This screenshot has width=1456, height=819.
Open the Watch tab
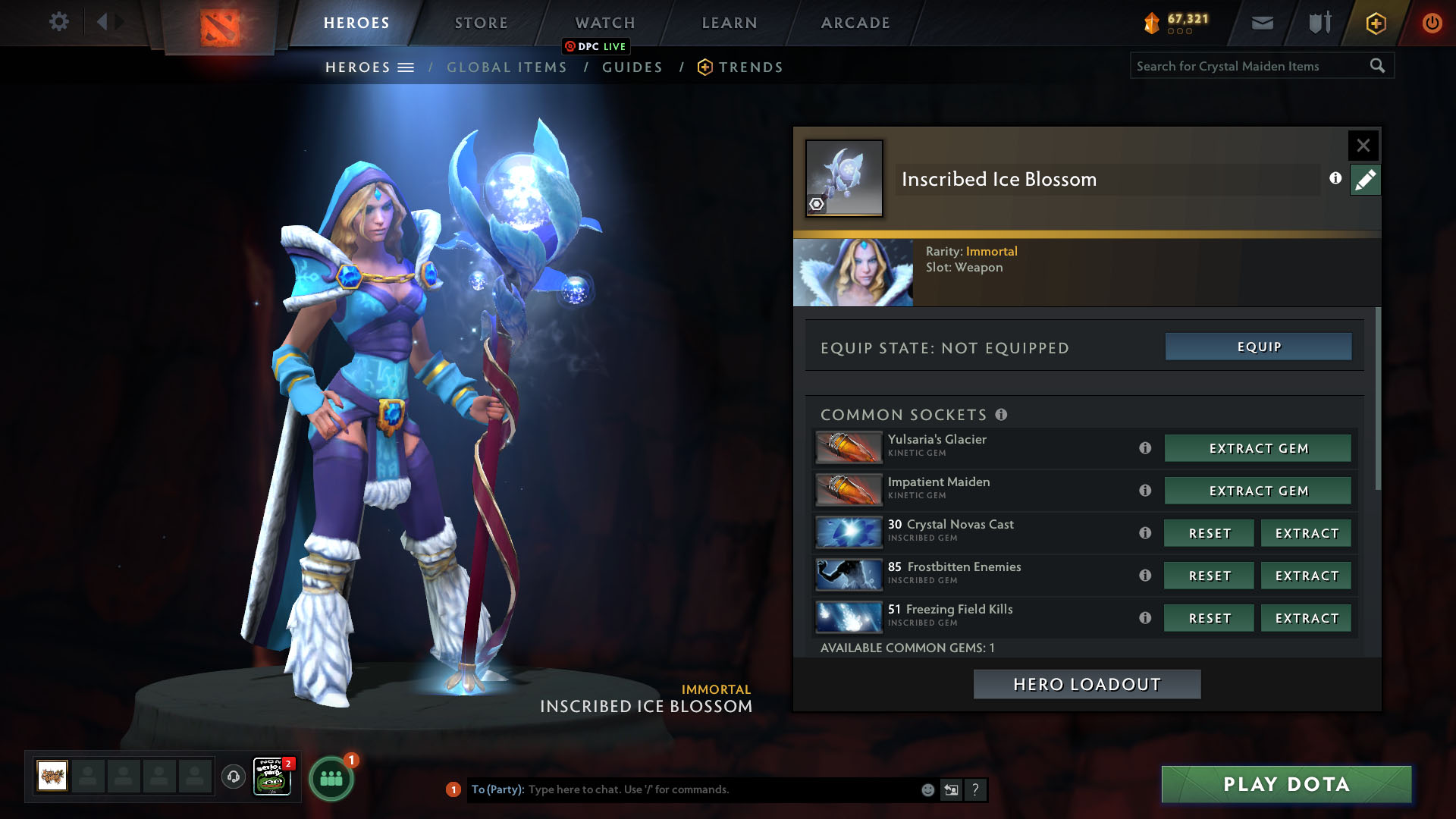tap(605, 23)
